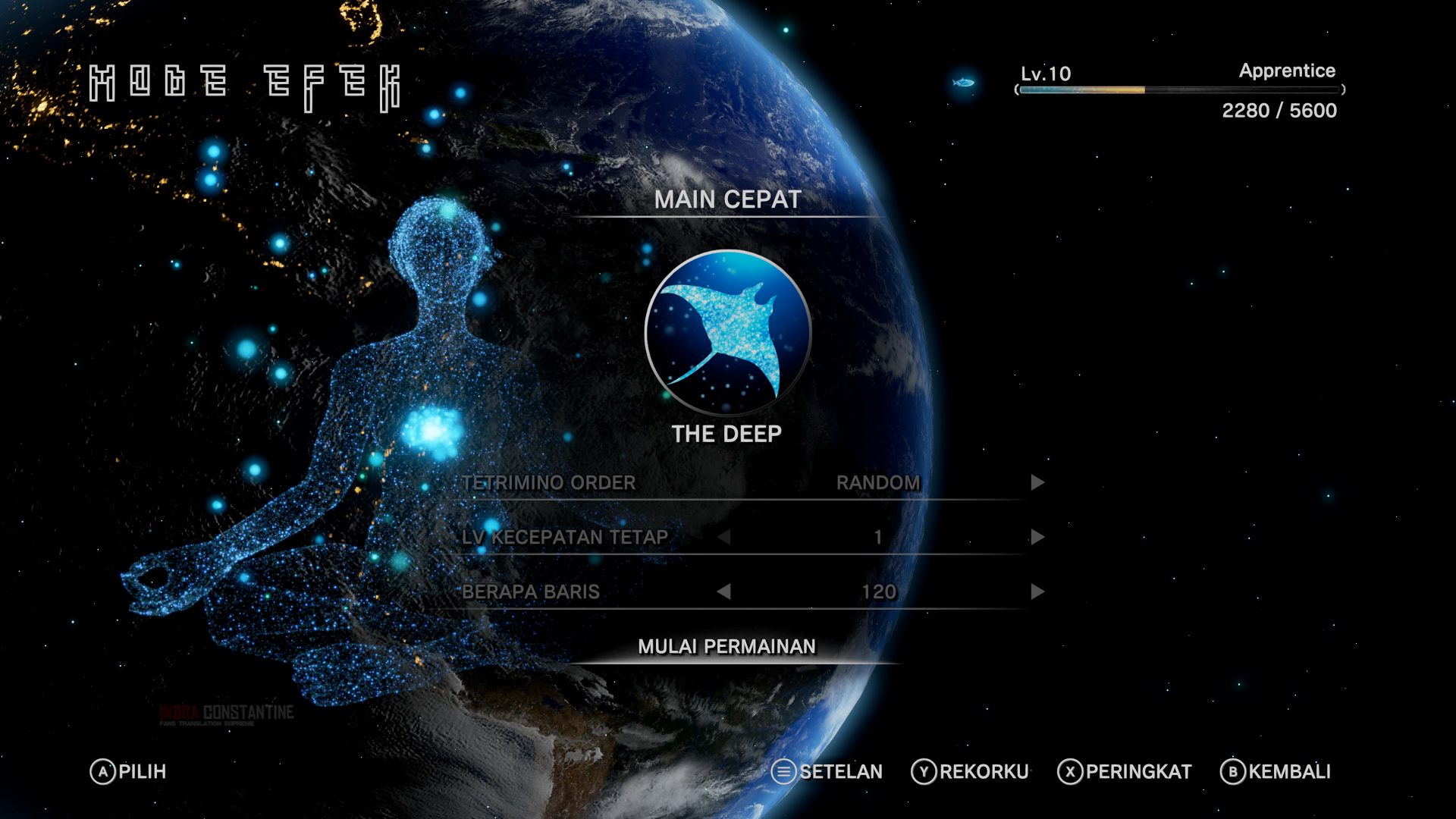The width and height of the screenshot is (1456, 819).
Task: Decrease Berapa Baris line count
Action: (x=723, y=592)
